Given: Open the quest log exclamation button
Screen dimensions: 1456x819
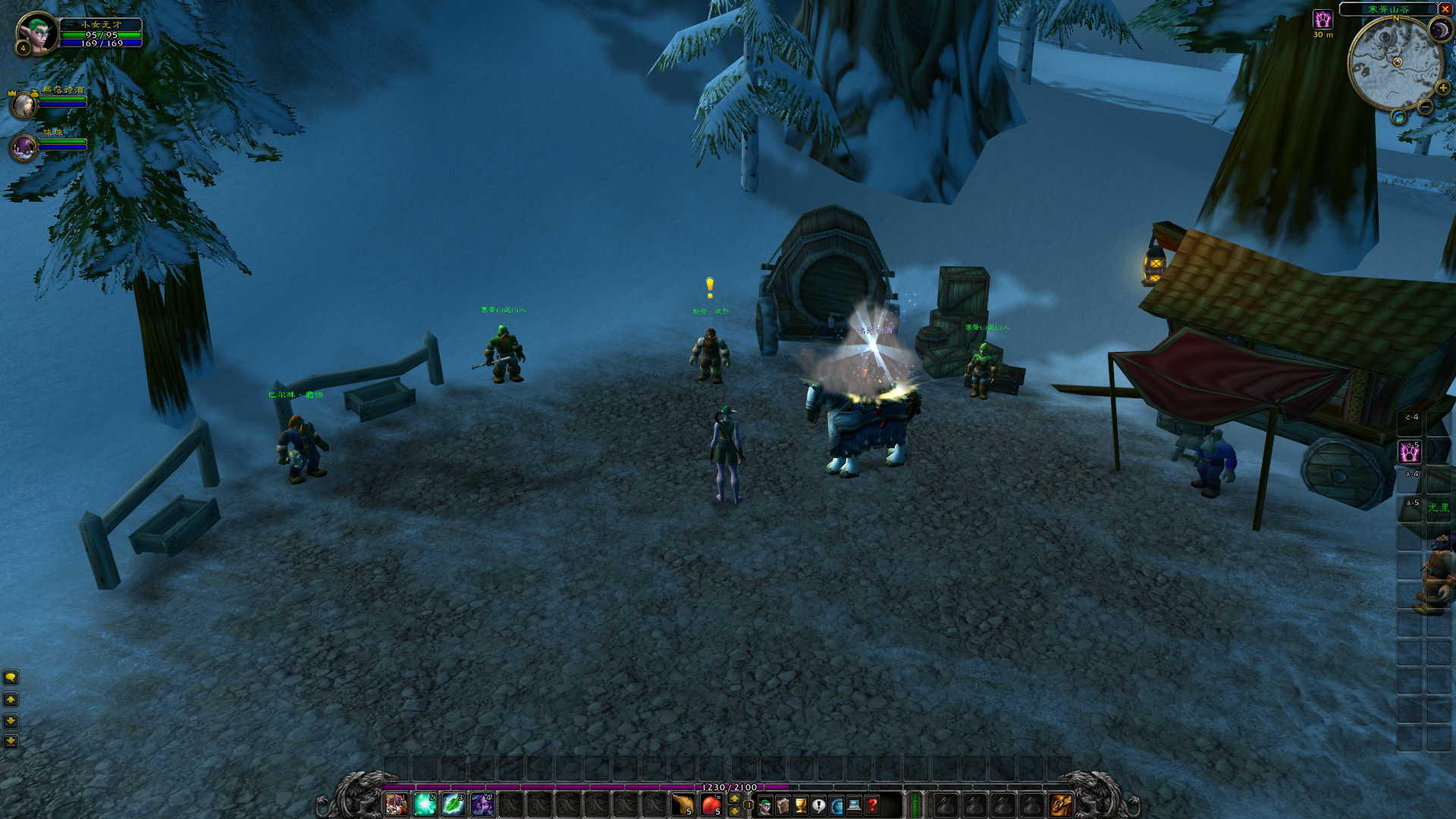Looking at the screenshot, I should coord(818,805).
